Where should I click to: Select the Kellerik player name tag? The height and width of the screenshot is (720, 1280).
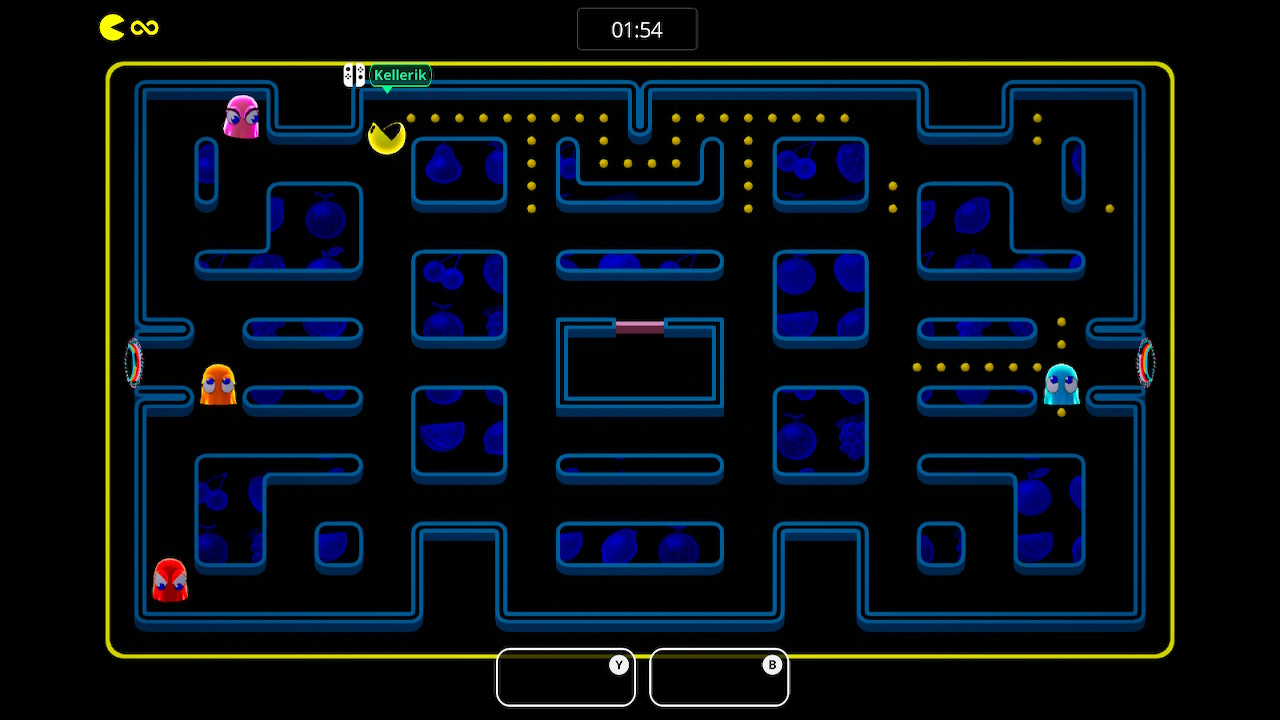point(400,75)
